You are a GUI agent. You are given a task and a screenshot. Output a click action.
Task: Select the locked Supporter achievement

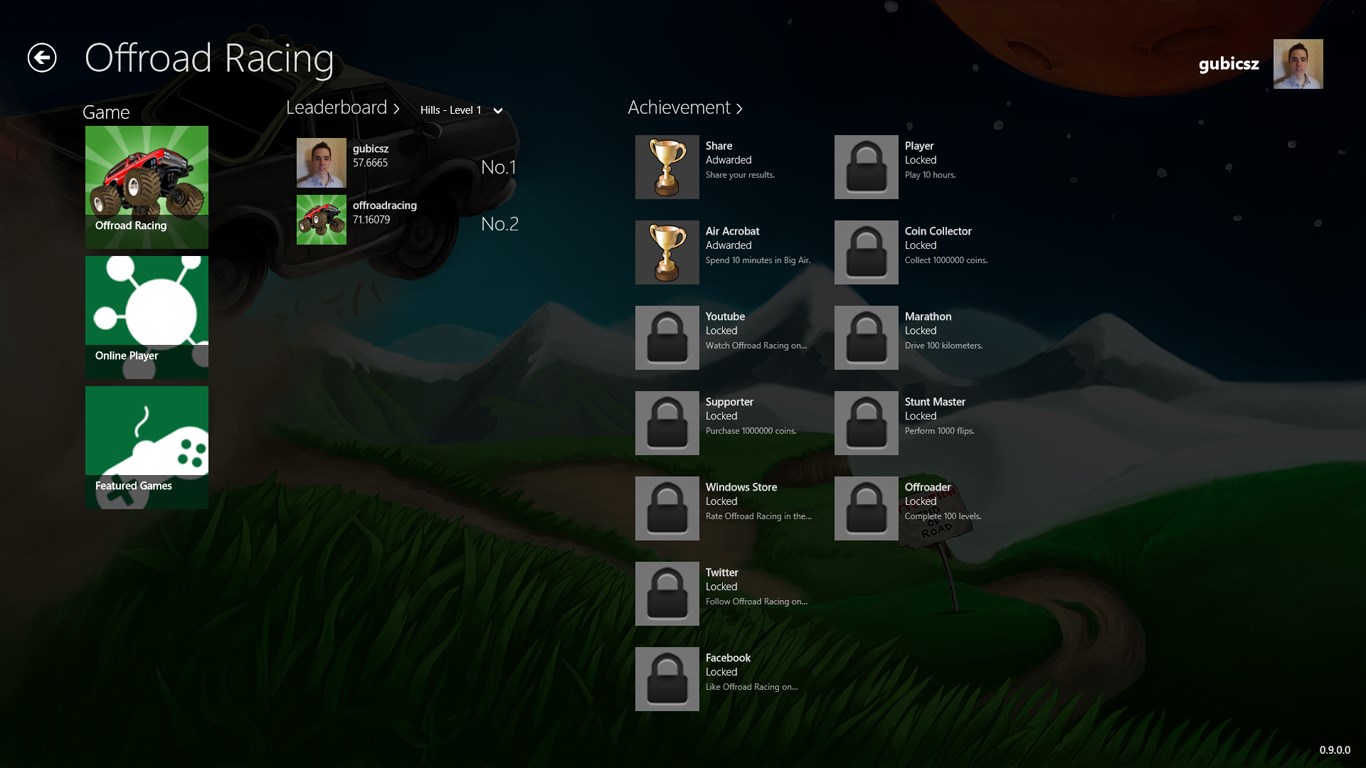point(667,423)
